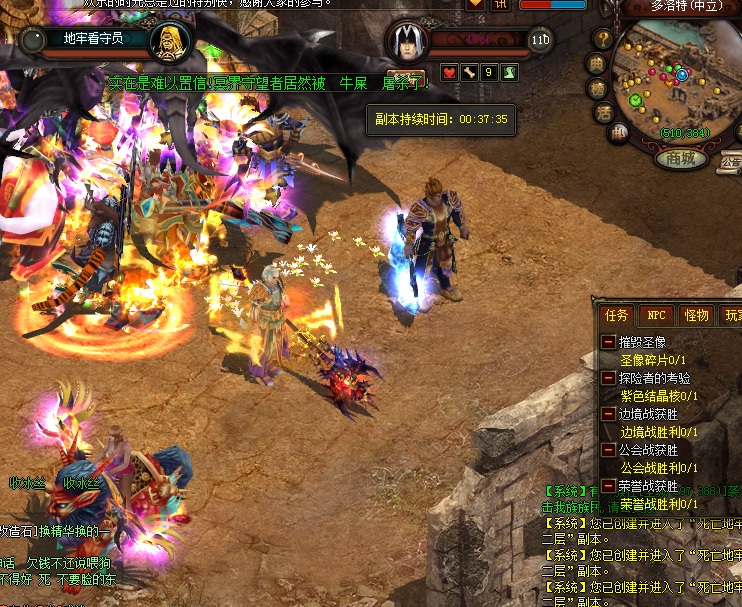Click the red heart buff icon
The image size is (742, 607).
[447, 72]
